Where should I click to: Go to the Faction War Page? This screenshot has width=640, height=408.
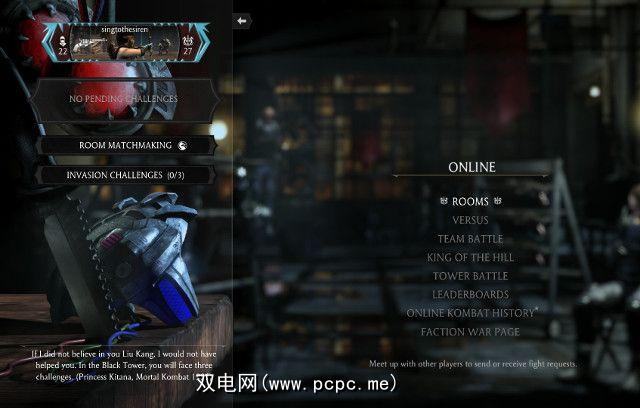(470, 331)
